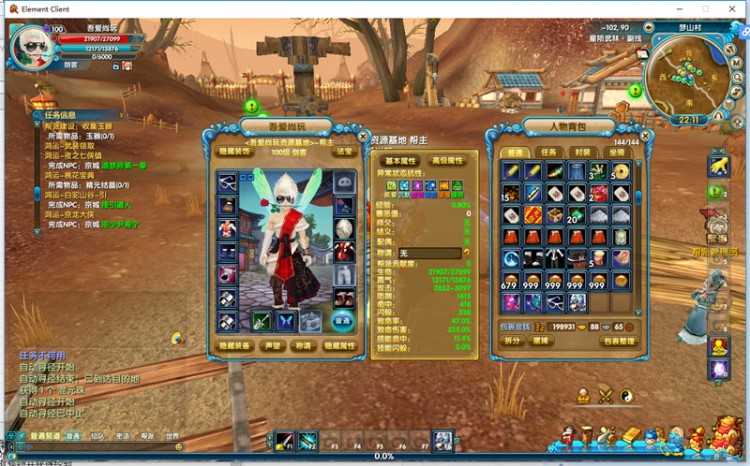Viewport: 750px width, 466px height.
Task: Activate the F1 skill hotbar slot
Action: (284, 440)
